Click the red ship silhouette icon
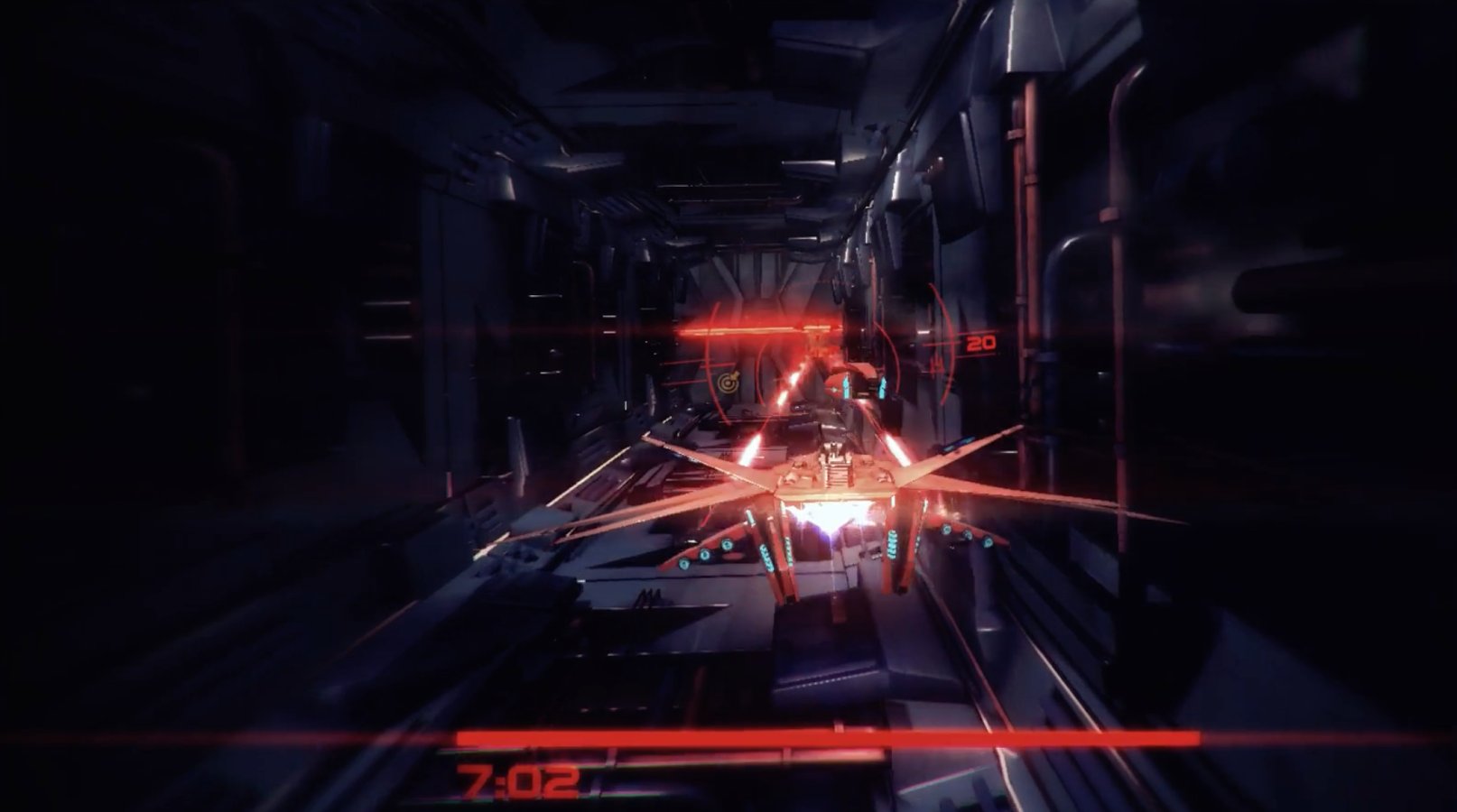 (x=938, y=361)
